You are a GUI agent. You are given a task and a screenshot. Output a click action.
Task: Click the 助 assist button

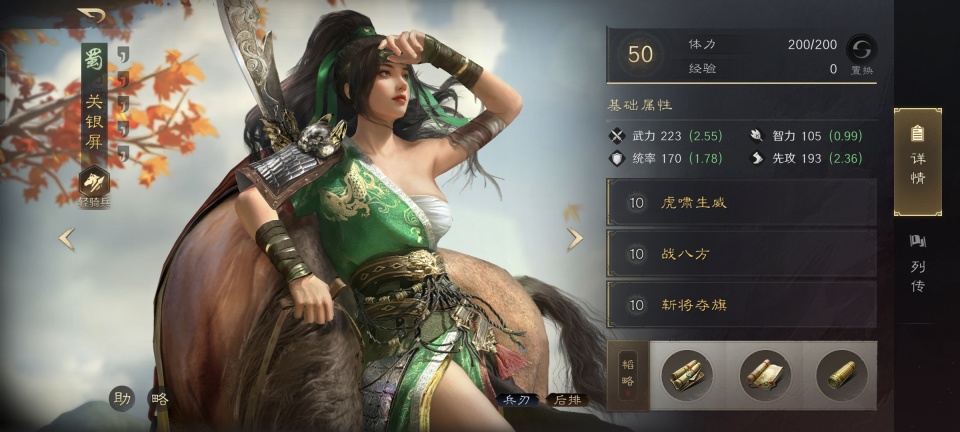coord(122,398)
